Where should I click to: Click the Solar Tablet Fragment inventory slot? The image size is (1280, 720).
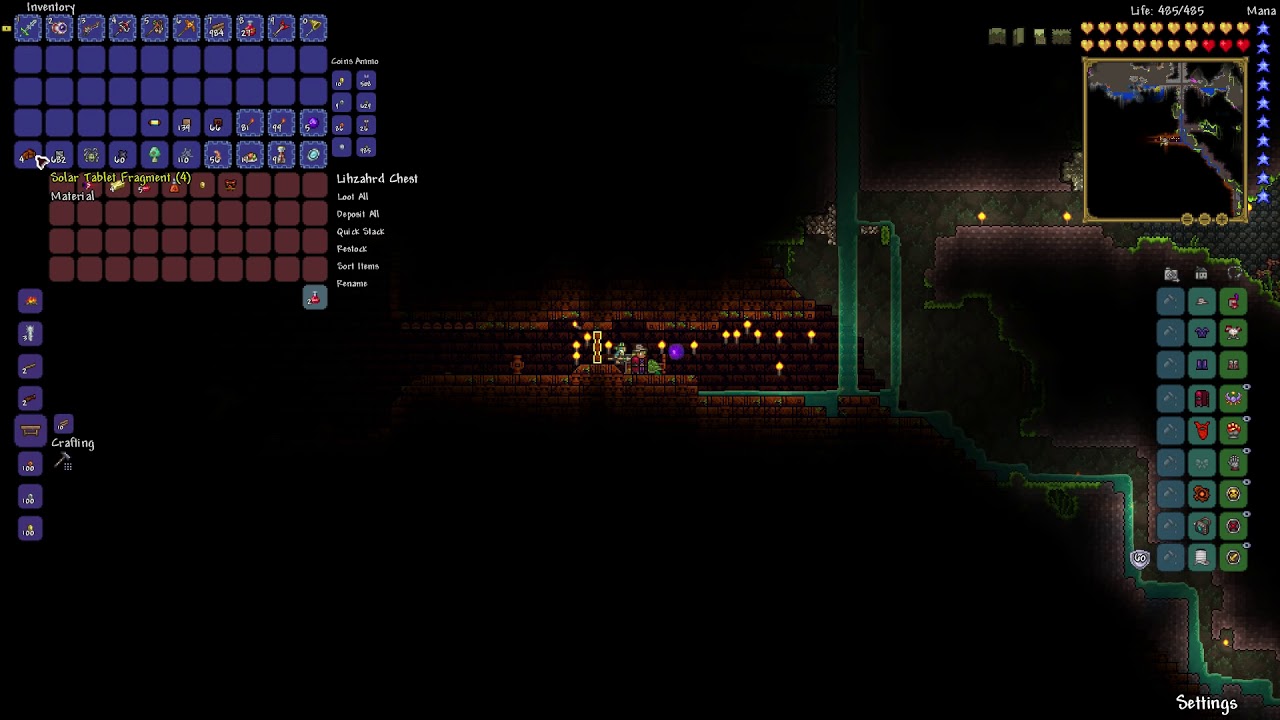(x=28, y=156)
